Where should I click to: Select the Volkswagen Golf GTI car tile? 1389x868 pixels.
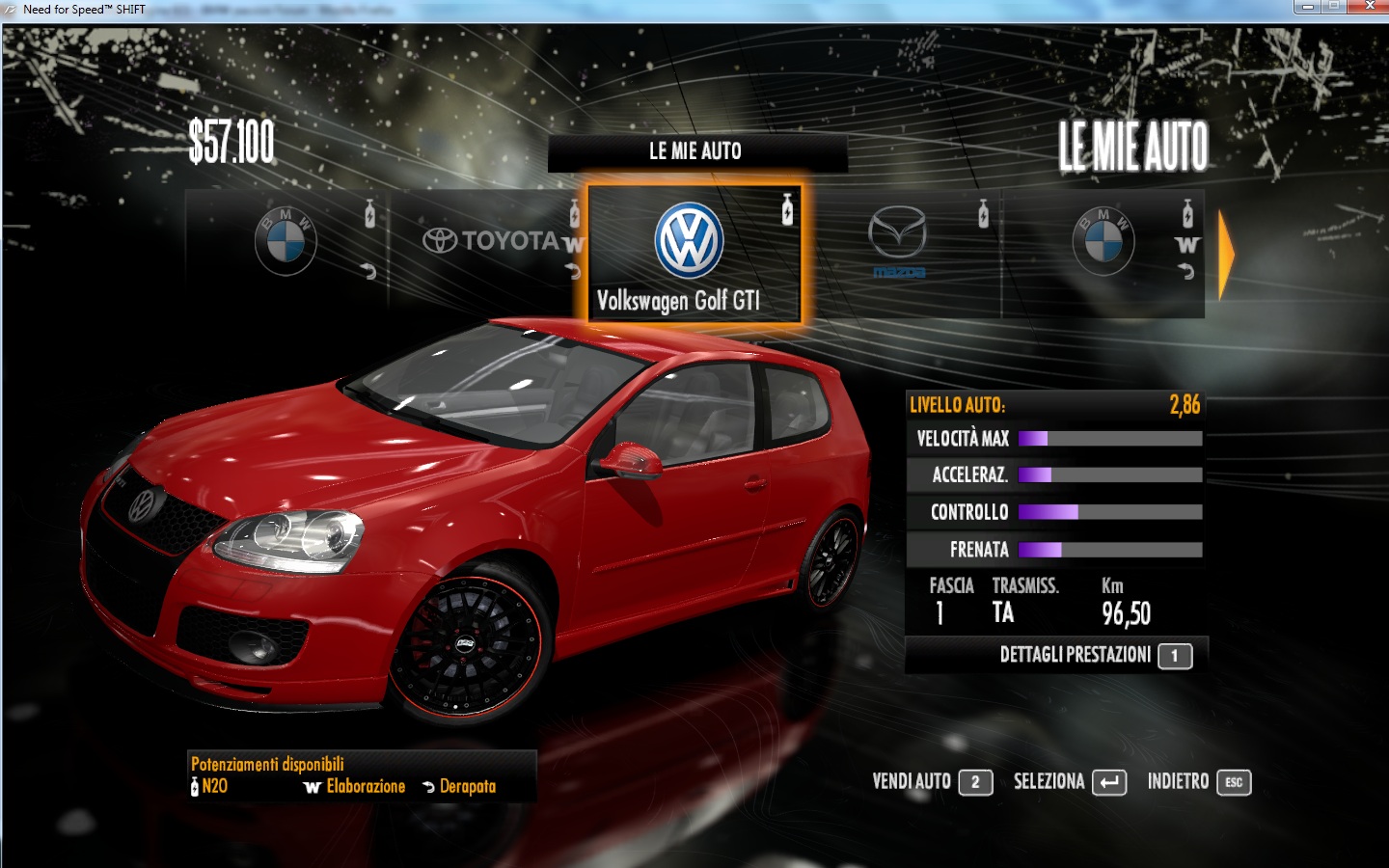point(694,255)
